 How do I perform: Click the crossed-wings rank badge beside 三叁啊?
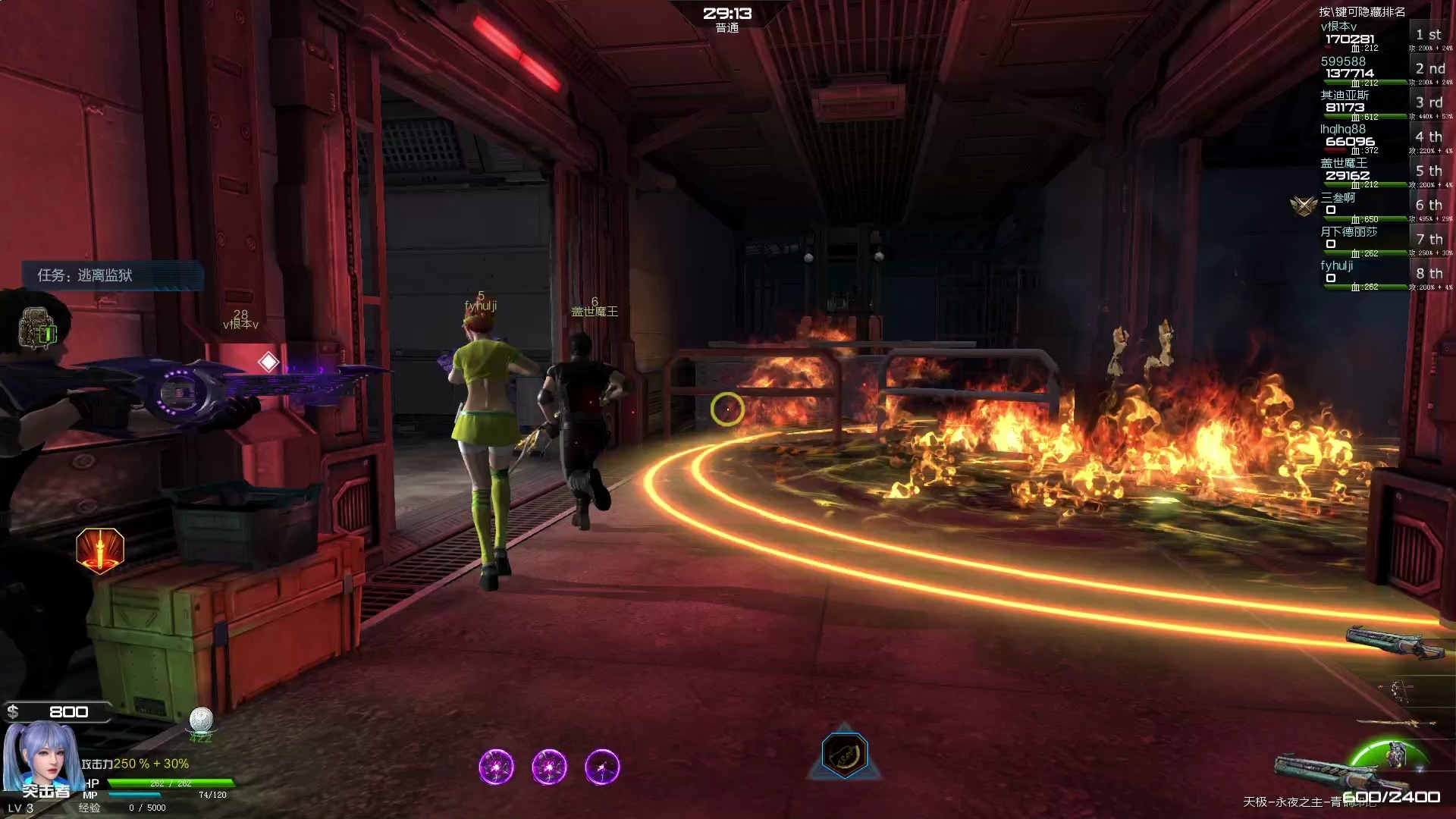[1304, 205]
